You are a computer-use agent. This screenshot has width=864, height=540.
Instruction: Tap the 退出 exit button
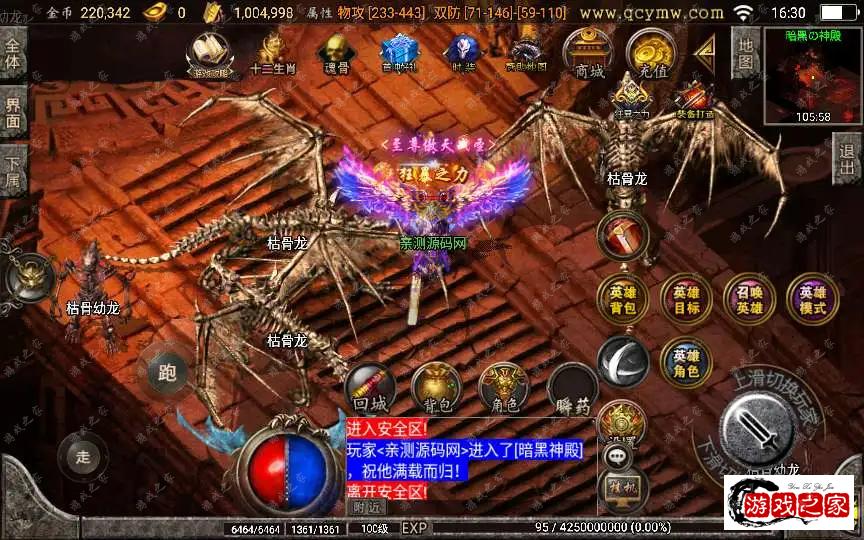(848, 159)
